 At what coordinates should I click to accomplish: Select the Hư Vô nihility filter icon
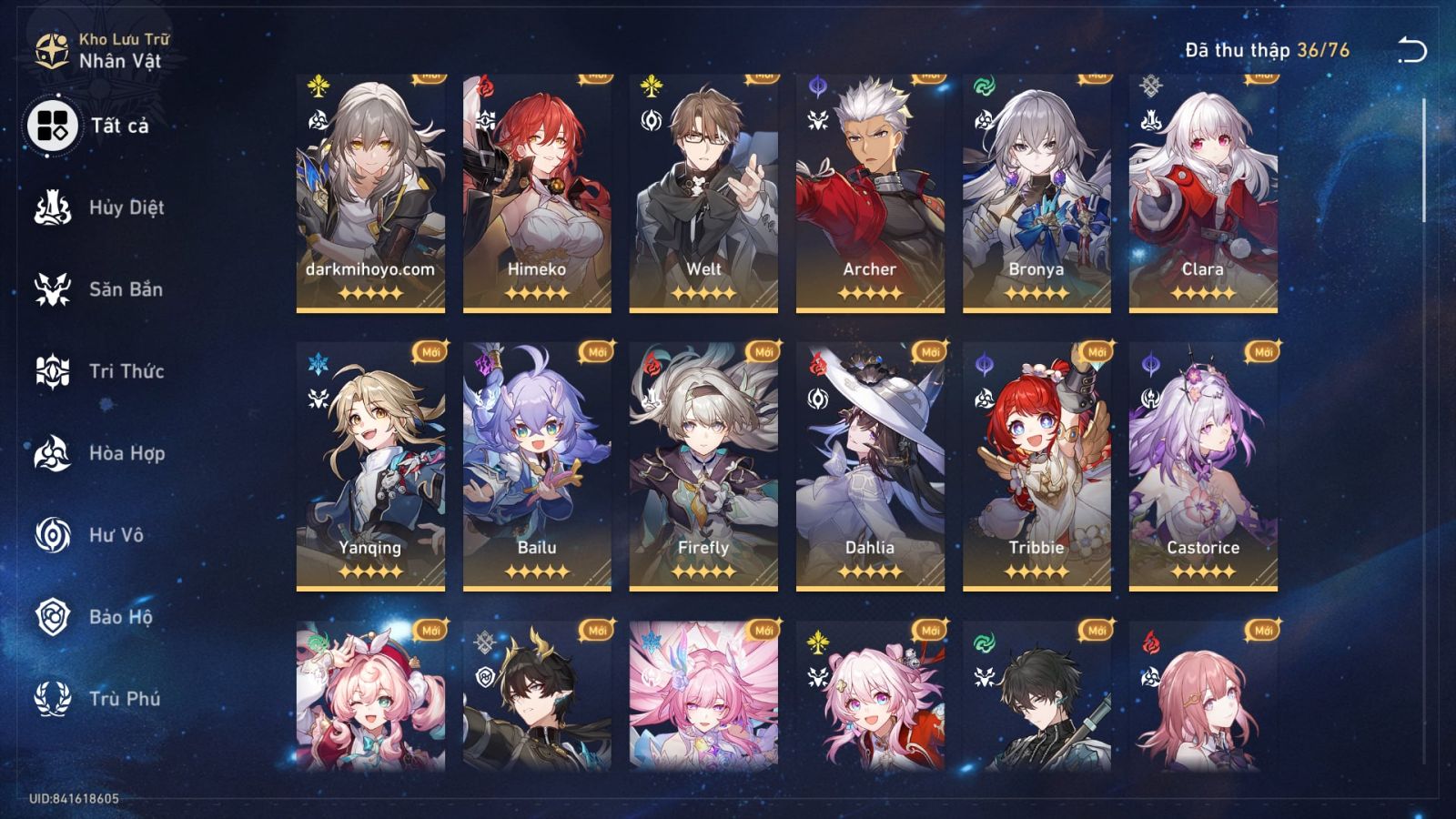tap(52, 536)
